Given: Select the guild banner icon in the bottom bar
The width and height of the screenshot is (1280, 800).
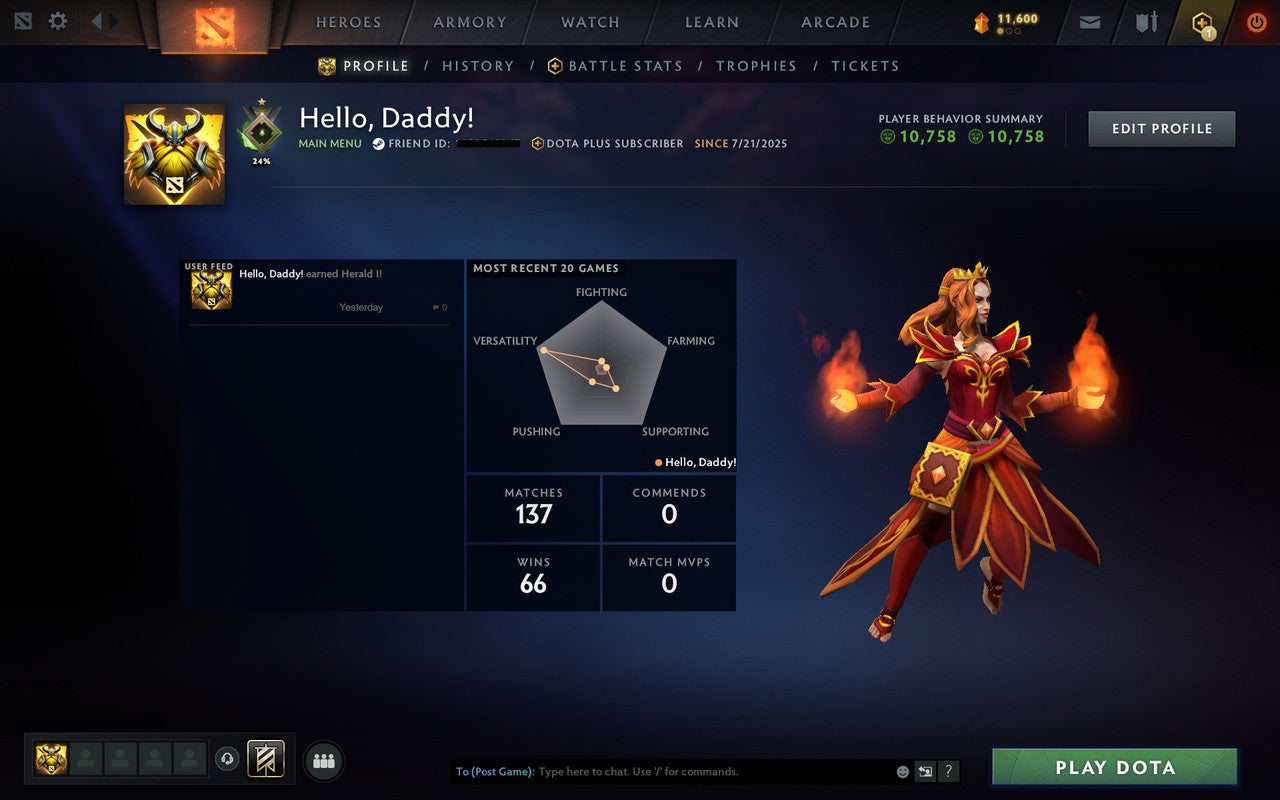Looking at the screenshot, I should coord(264,759).
